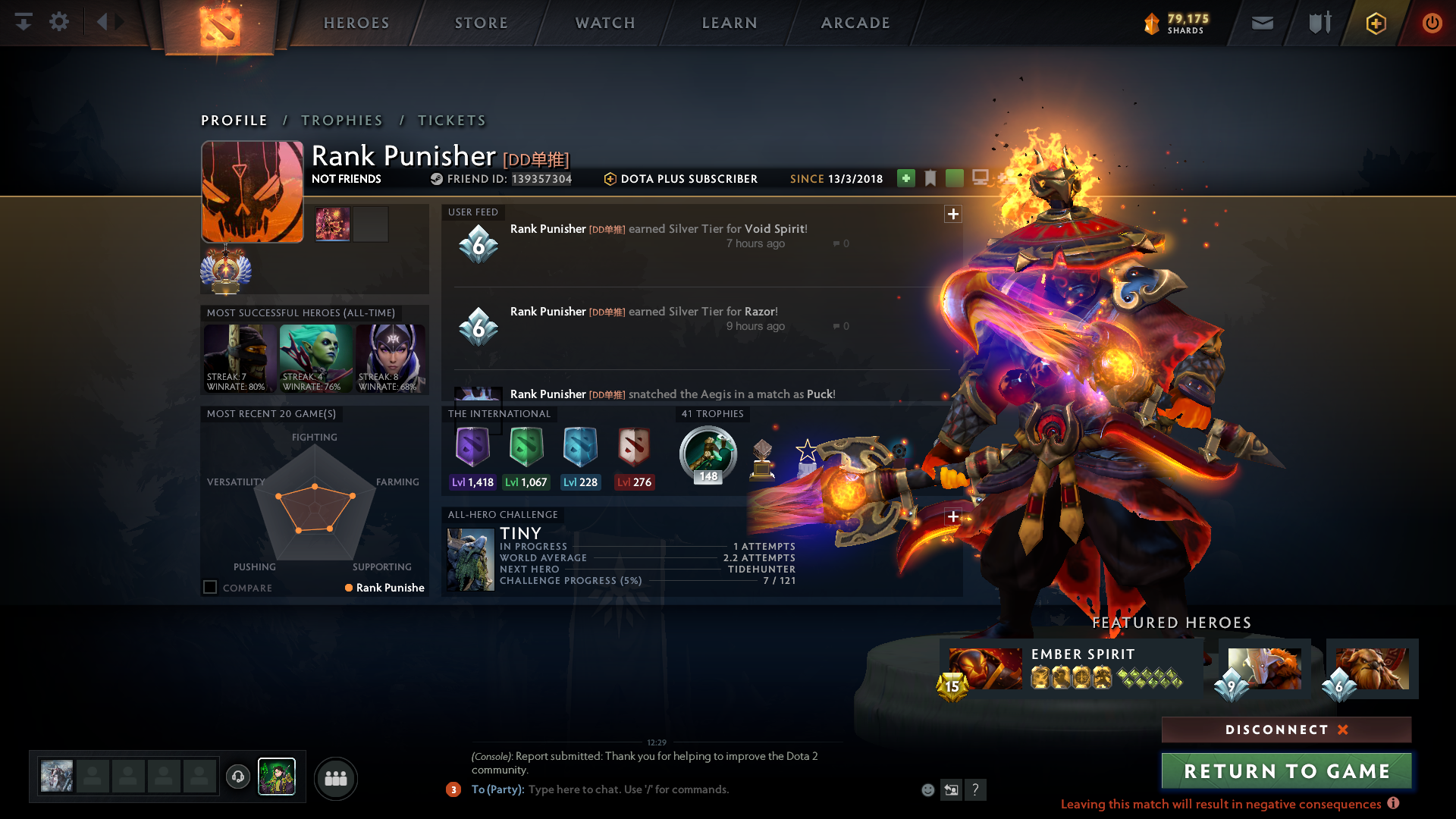Image resolution: width=1456 pixels, height=819 pixels.
Task: Disconnect from the match
Action: [1286, 730]
